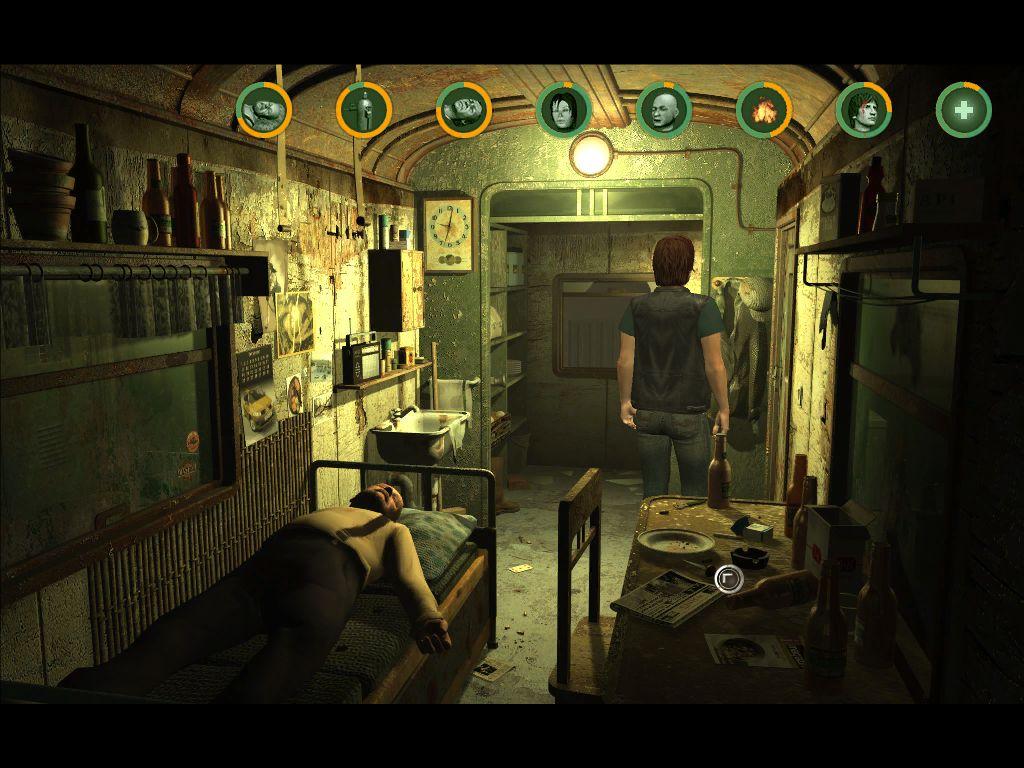Choose the dark-haired woman portrait icon
1024x768 pixels.
(564, 109)
